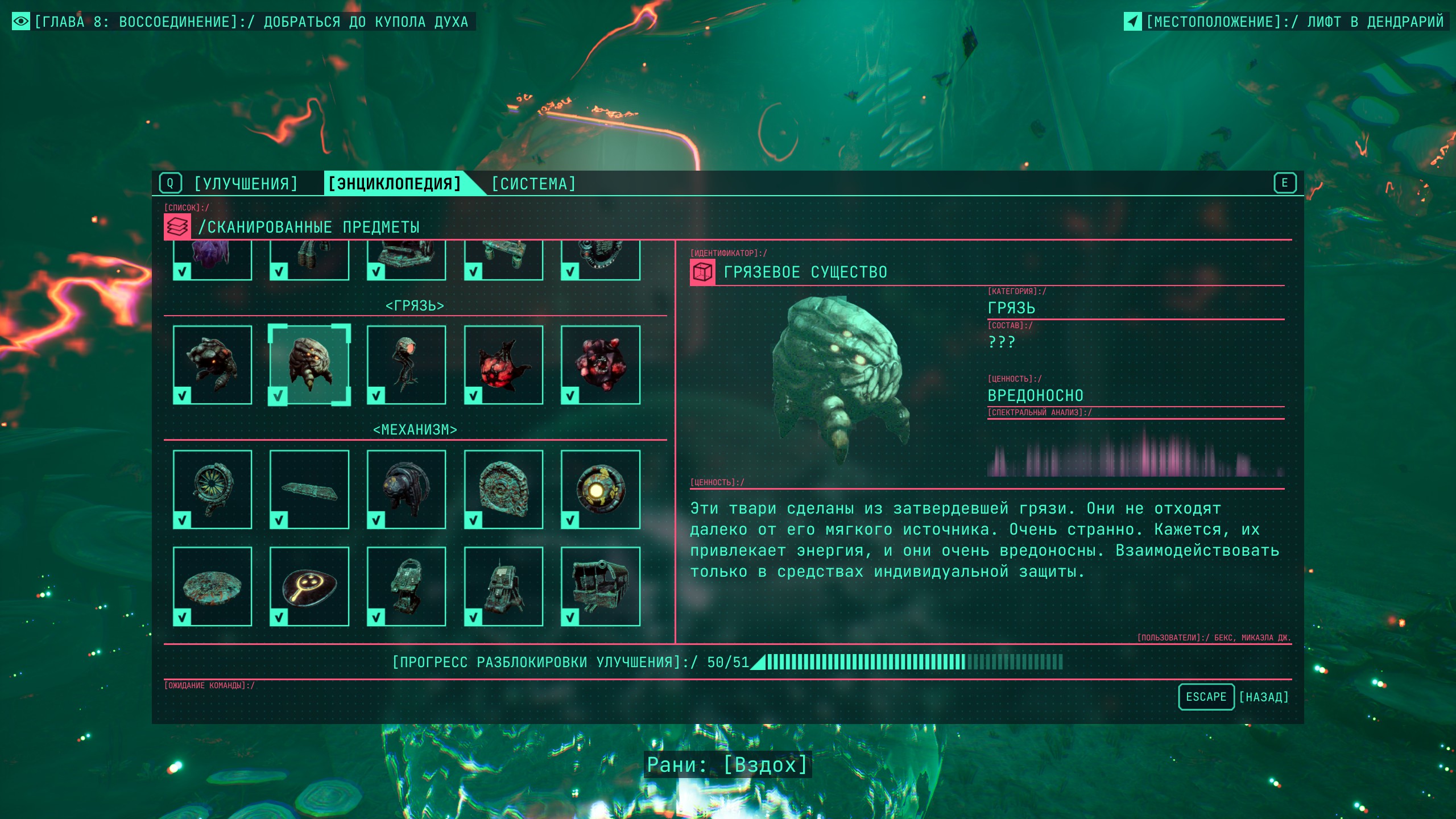Select the flat elongated slab mechanism
Screen dimensions: 1456x819
309,489
